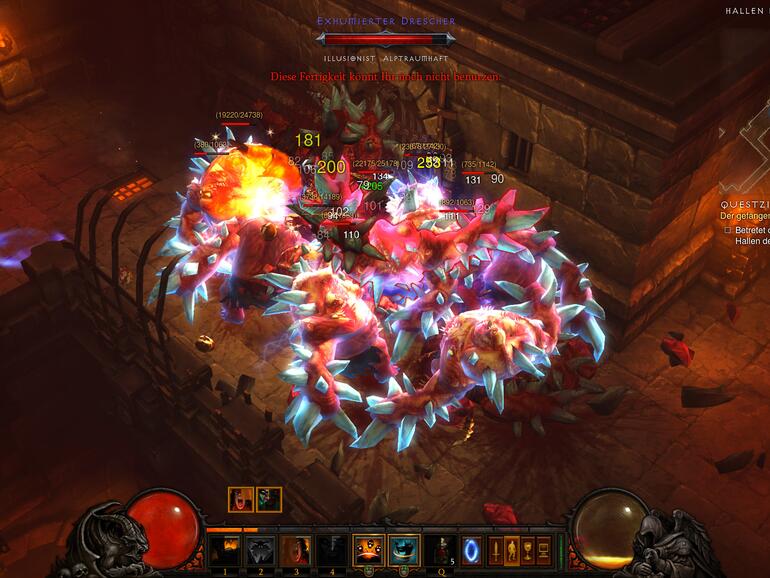Image resolution: width=770 pixels, height=578 pixels.
Task: Open the blue town portal
Action: [x=470, y=550]
